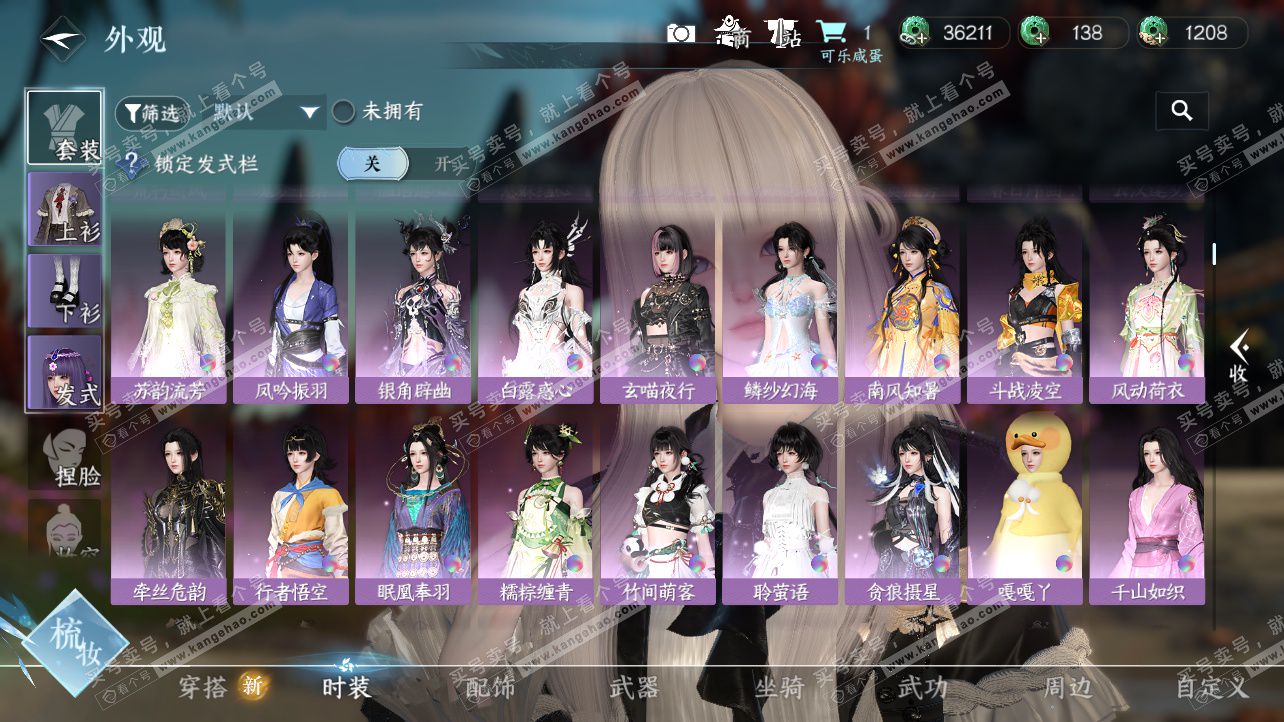Go back using the arrow beside 外观
The width and height of the screenshot is (1284, 722).
pos(60,39)
